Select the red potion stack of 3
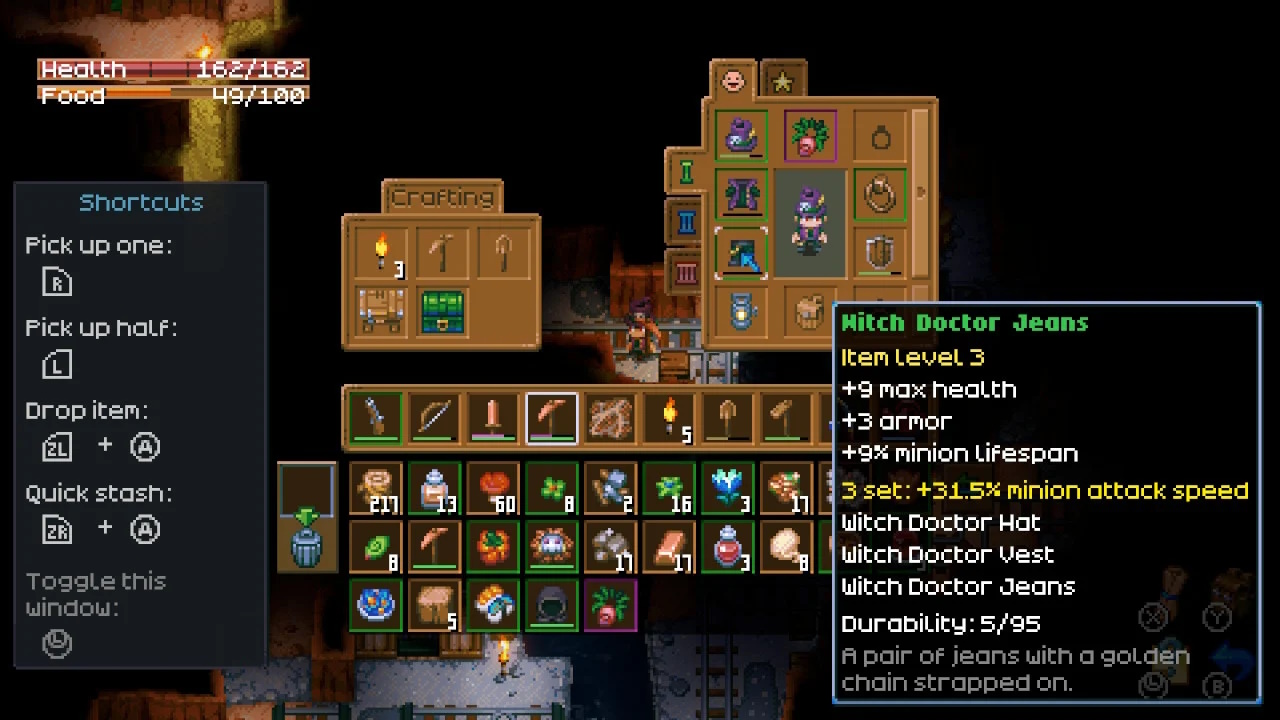Viewport: 1280px width, 720px height. click(x=728, y=547)
